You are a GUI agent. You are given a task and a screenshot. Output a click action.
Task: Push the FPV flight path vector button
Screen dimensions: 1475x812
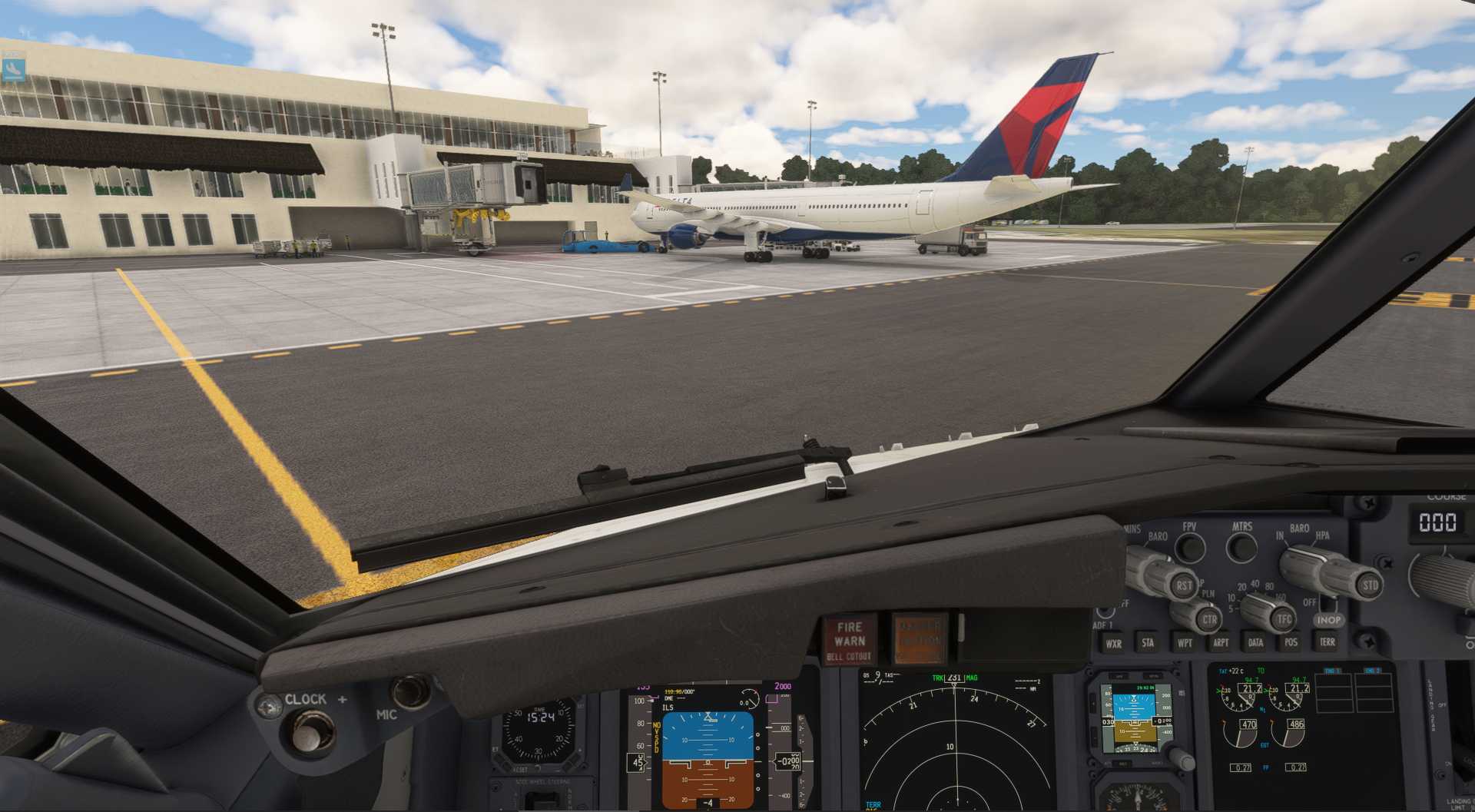[1190, 547]
